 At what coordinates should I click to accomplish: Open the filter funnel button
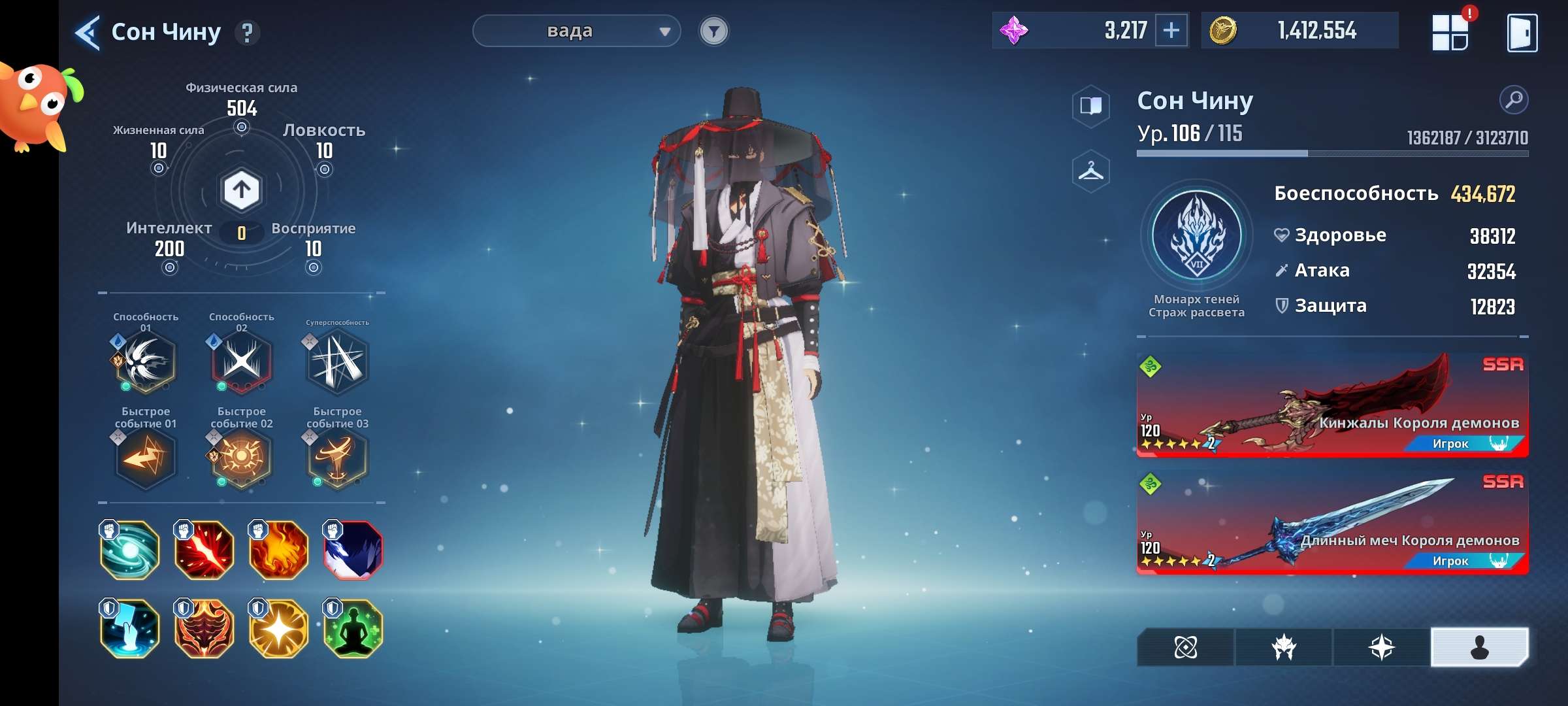coord(713,31)
